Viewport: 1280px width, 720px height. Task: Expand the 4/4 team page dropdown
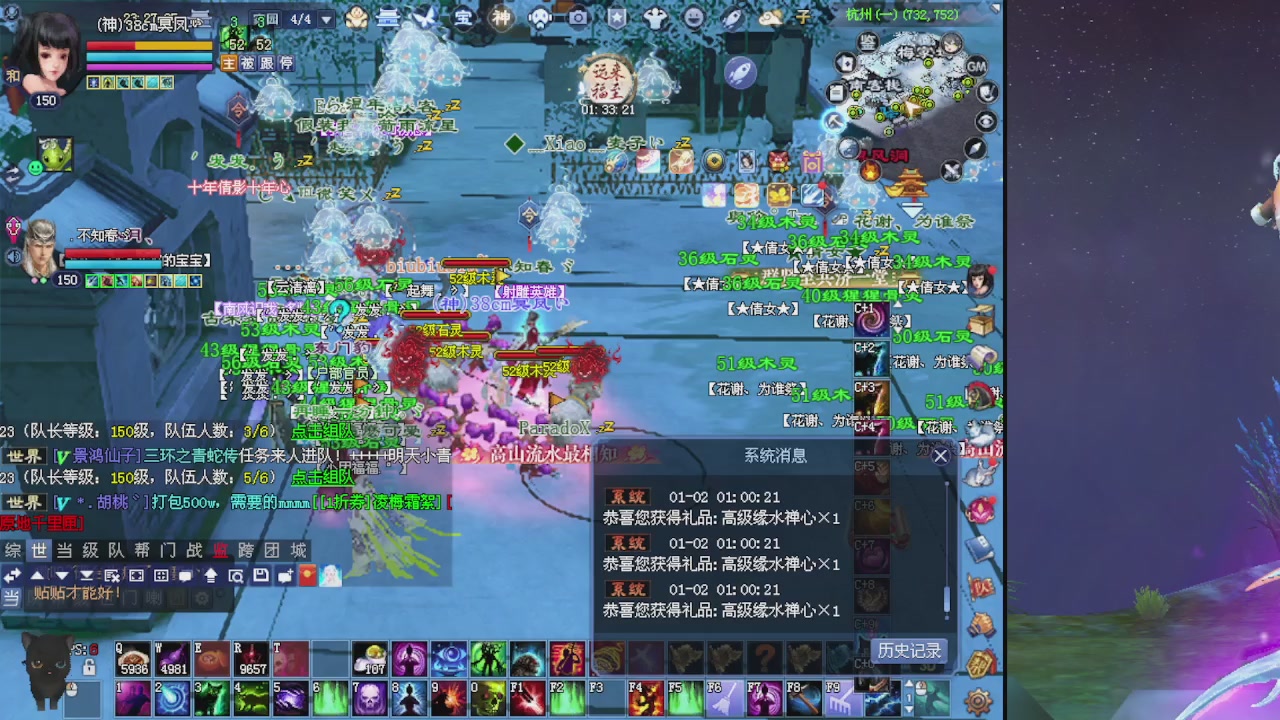[326, 20]
